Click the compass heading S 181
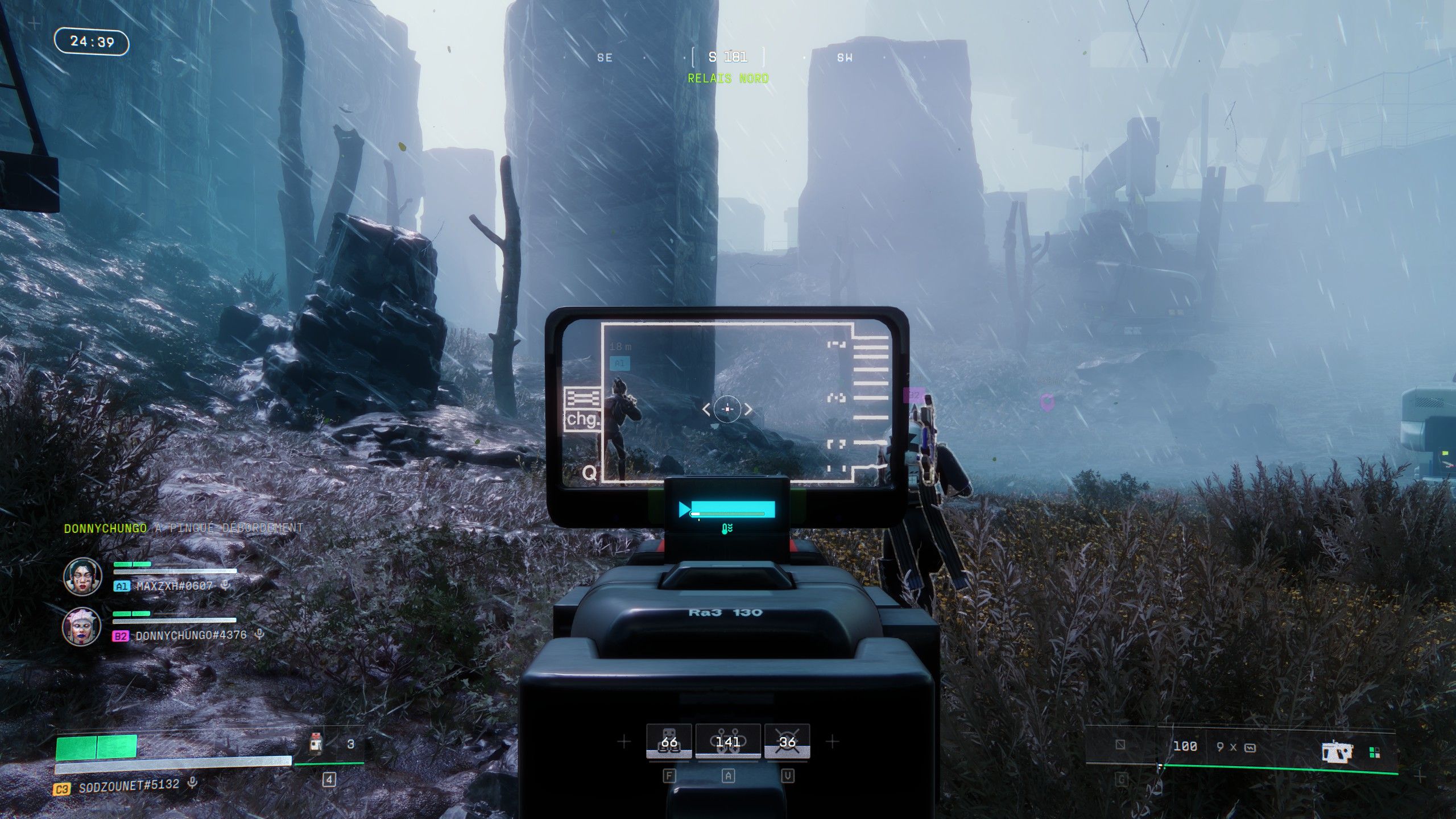 coord(727,57)
